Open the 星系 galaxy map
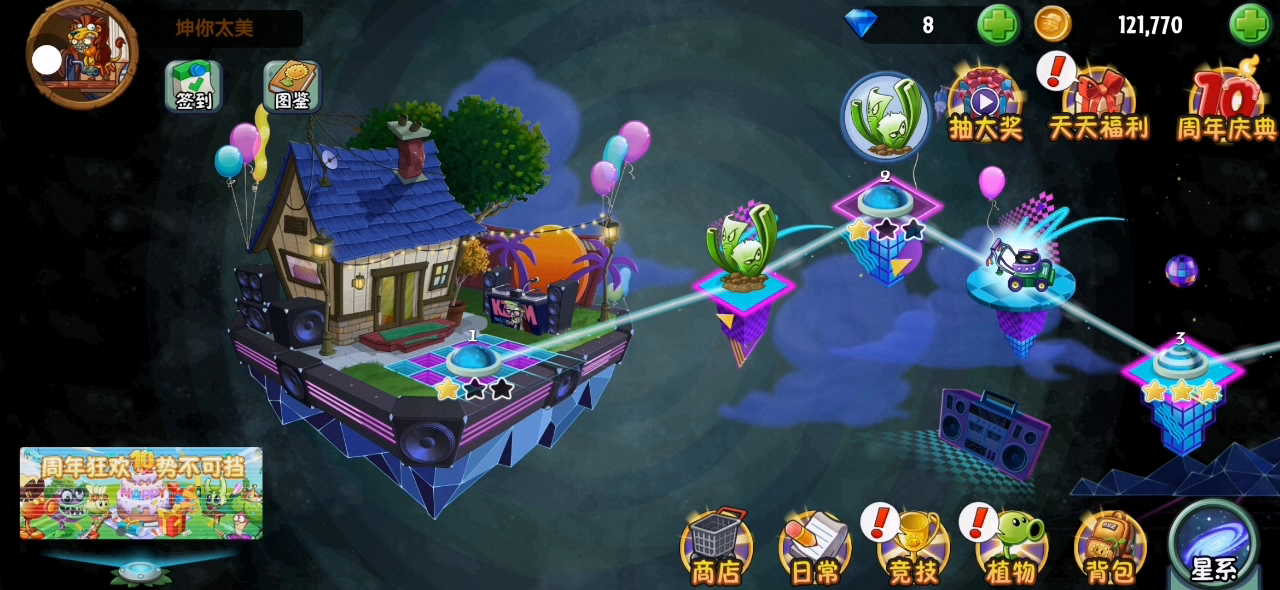This screenshot has height=590, width=1280. 1214,544
